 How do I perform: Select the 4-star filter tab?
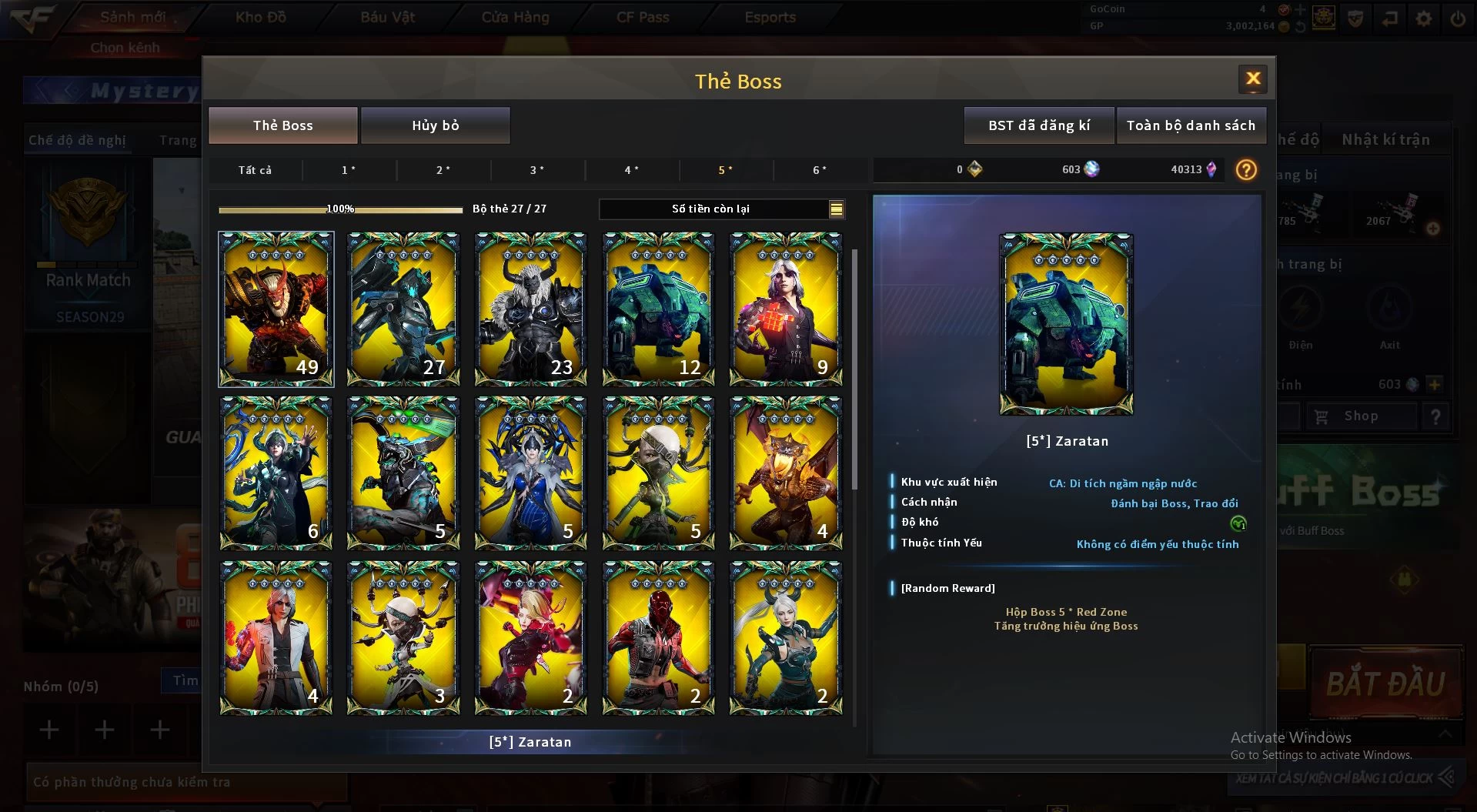click(x=631, y=170)
